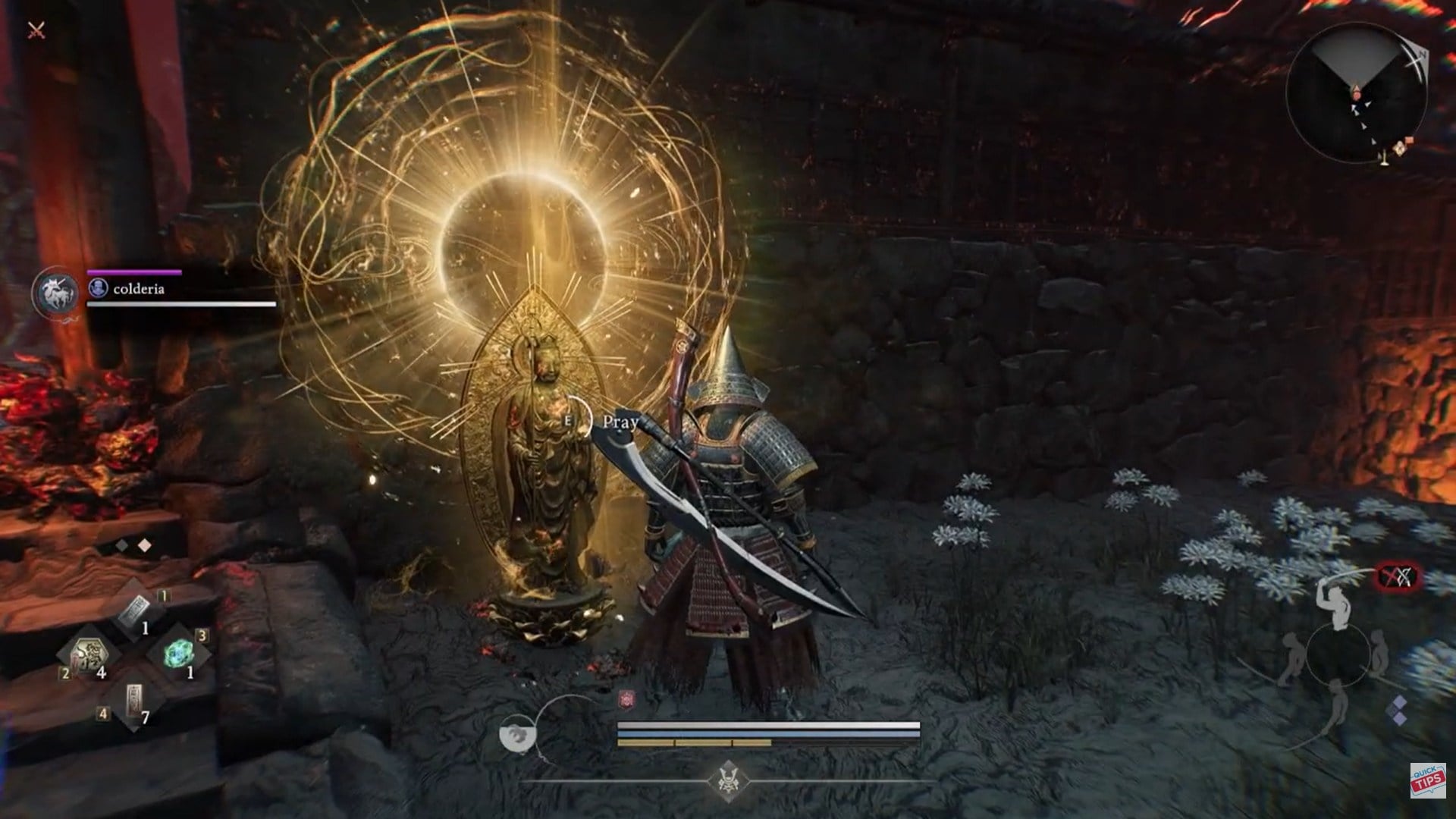Click the samurai helmet crest below the health bar
Image resolution: width=1456 pixels, height=819 pixels.
click(730, 783)
